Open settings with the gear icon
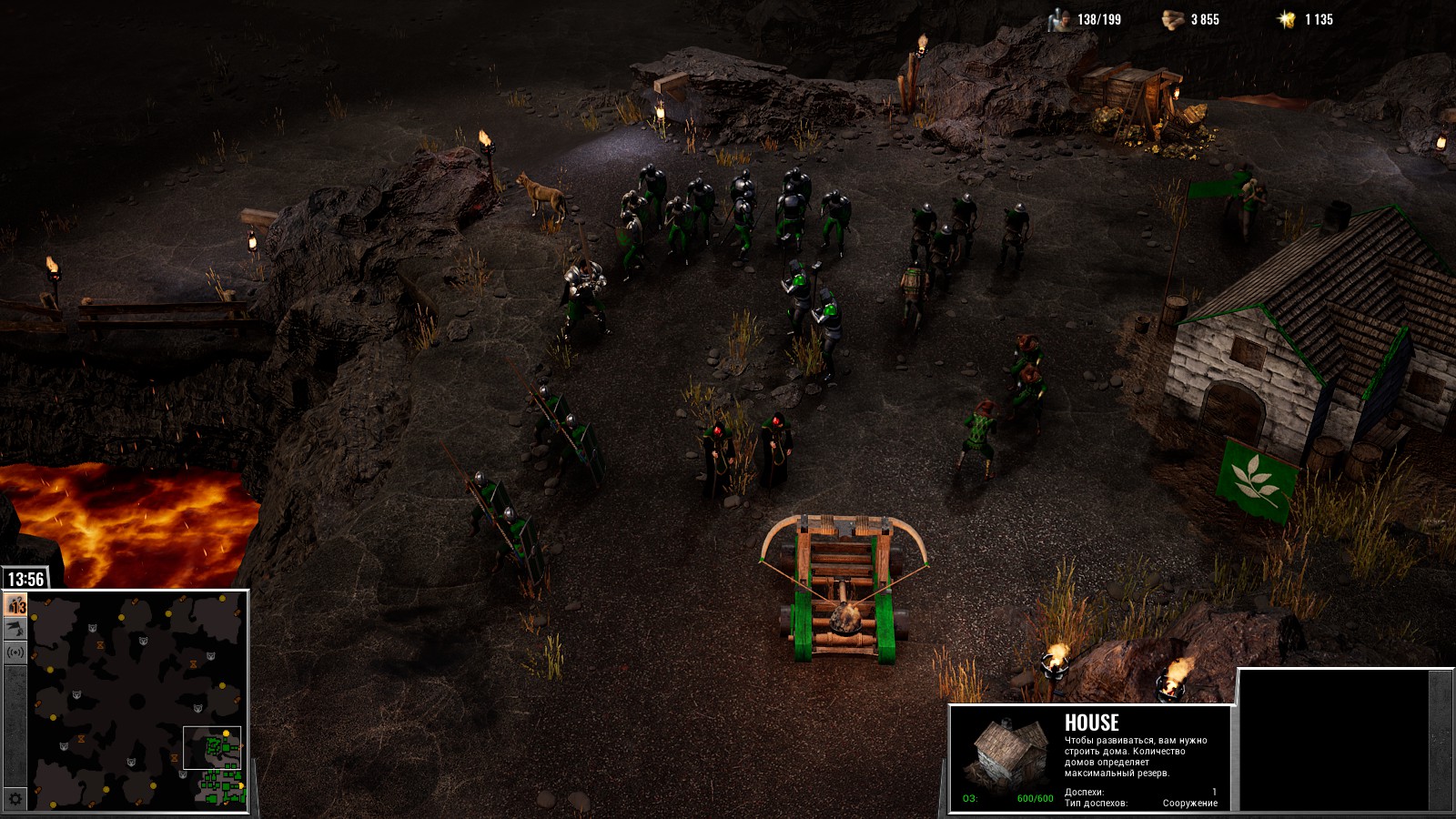 [15, 799]
